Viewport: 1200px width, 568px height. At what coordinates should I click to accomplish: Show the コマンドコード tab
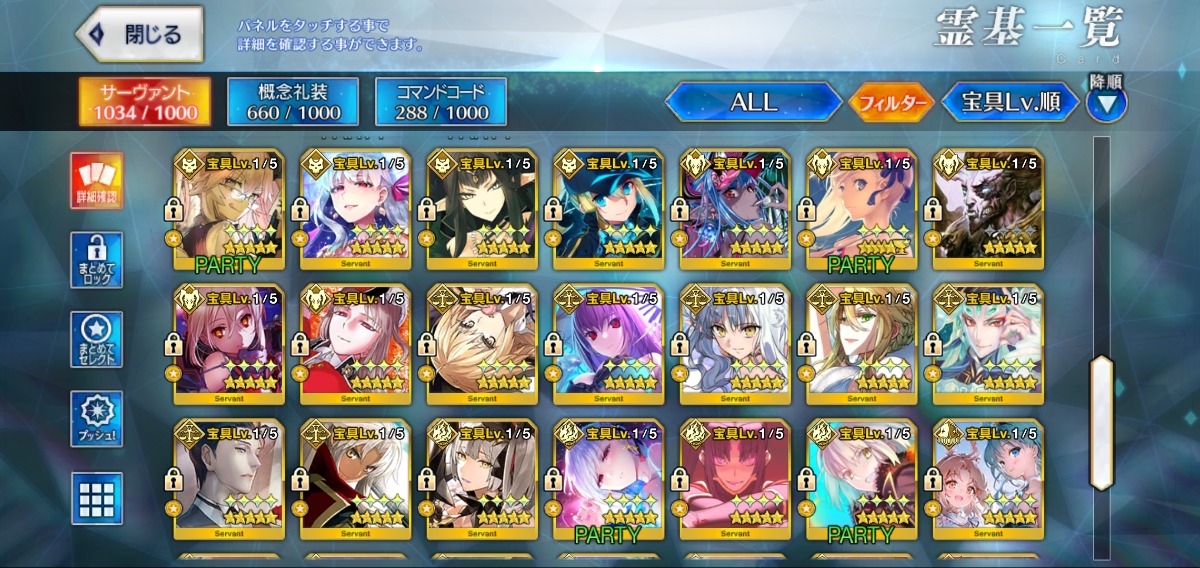point(441,102)
